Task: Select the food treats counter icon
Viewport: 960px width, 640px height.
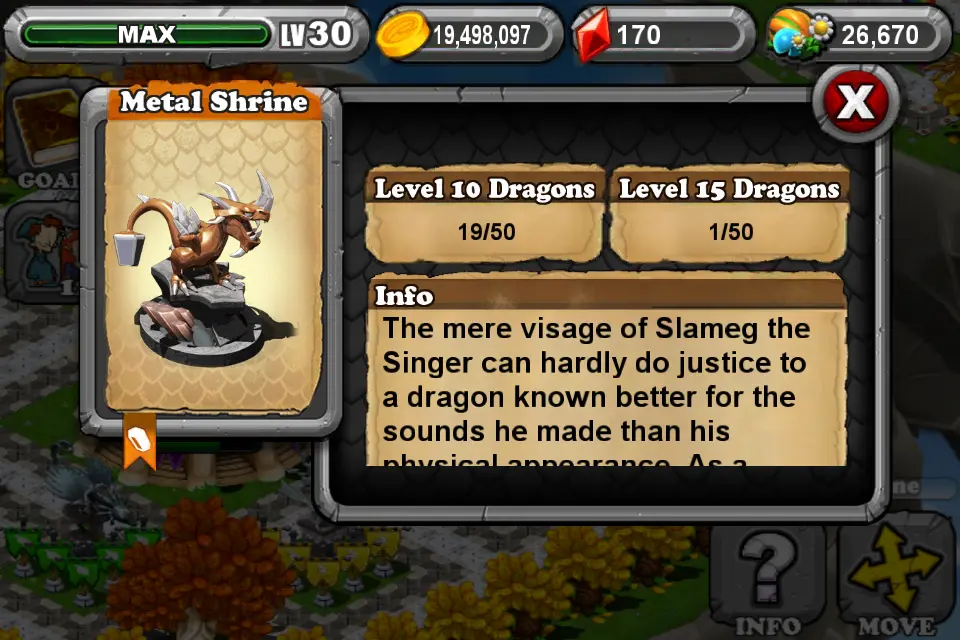Action: pos(799,36)
